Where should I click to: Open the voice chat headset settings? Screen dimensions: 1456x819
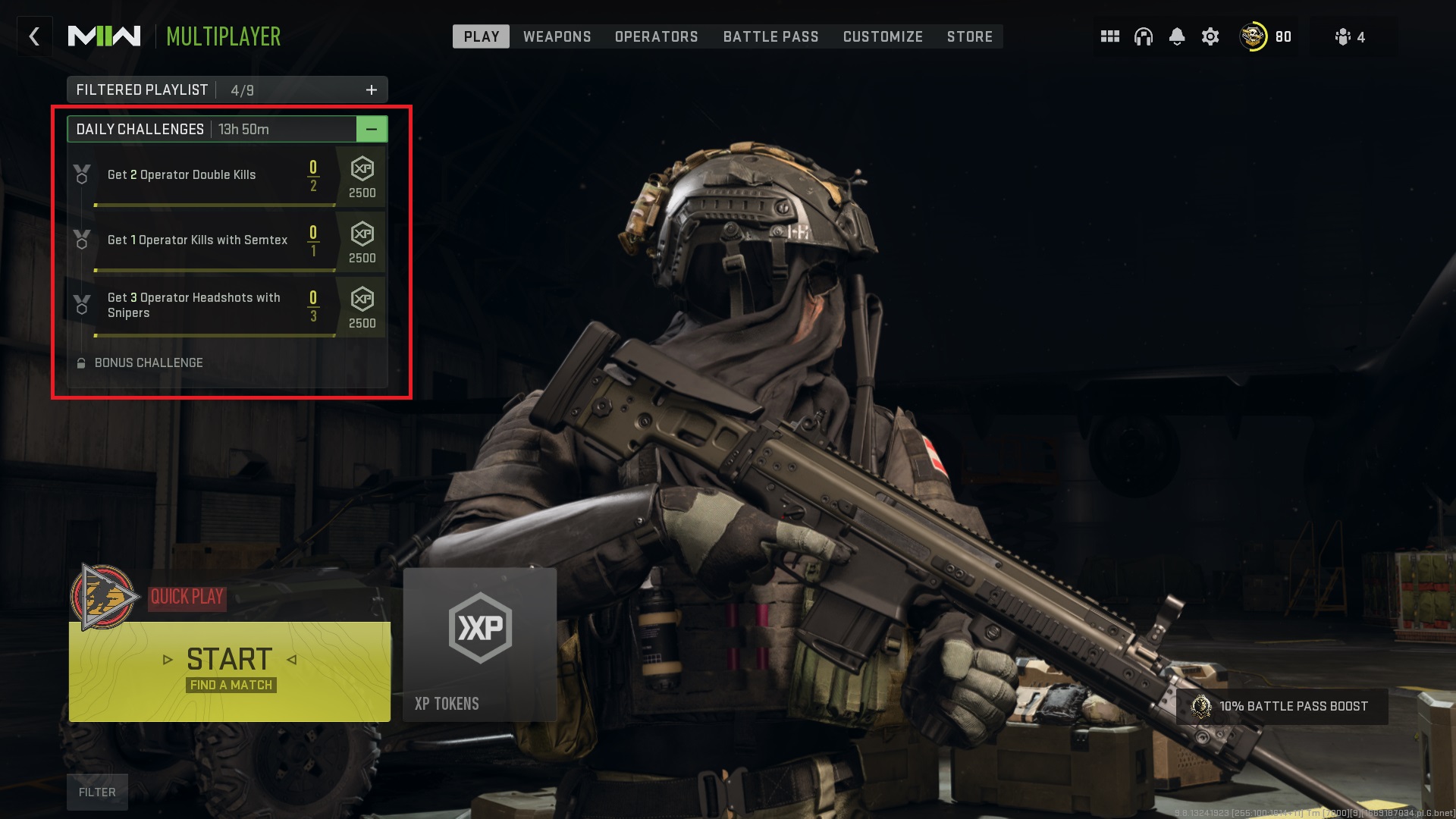(x=1144, y=36)
